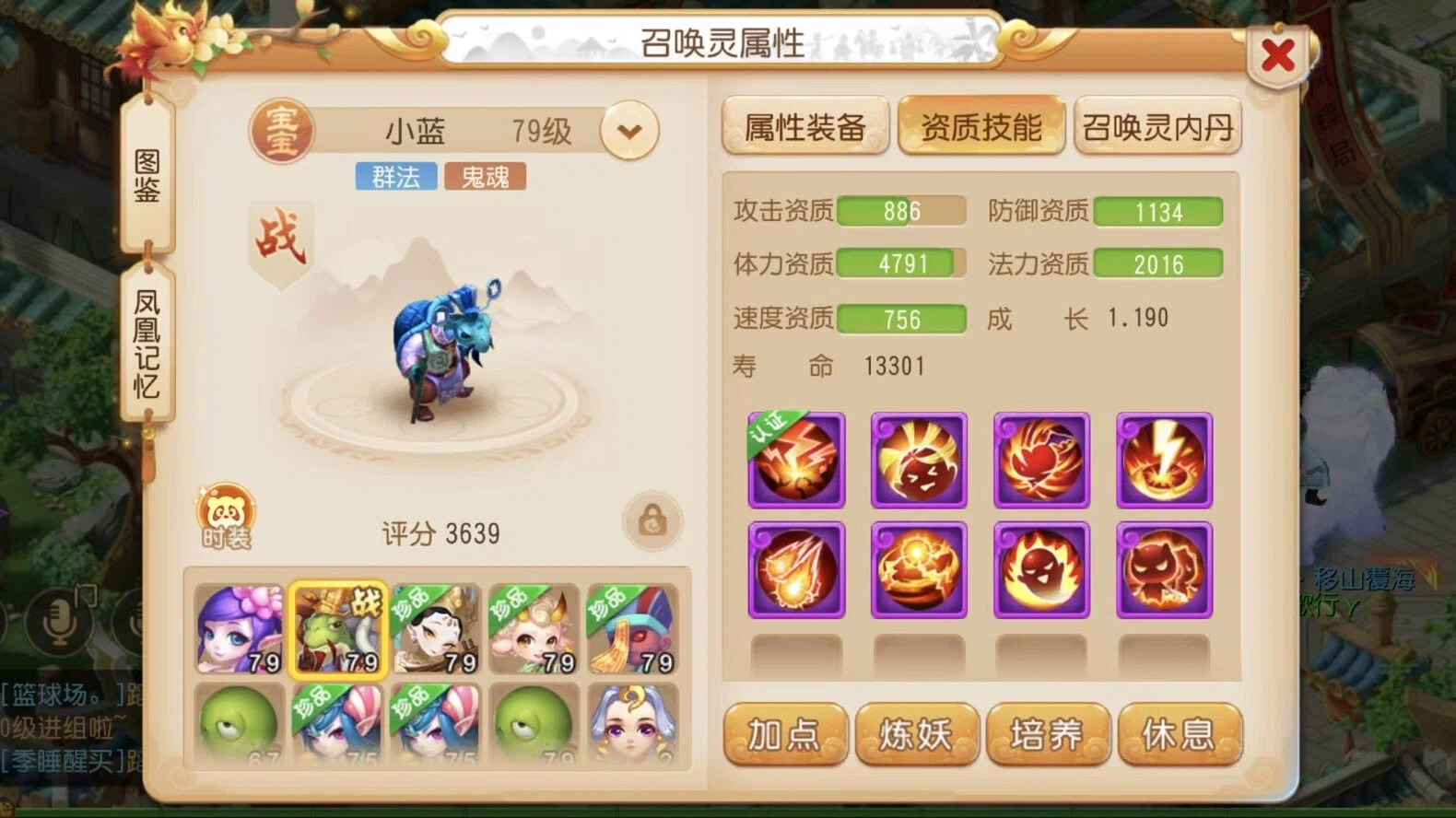Screen dimensions: 1456x818
Task: Open the 时装 fashion panel via panda icon
Action: pyautogui.click(x=226, y=516)
